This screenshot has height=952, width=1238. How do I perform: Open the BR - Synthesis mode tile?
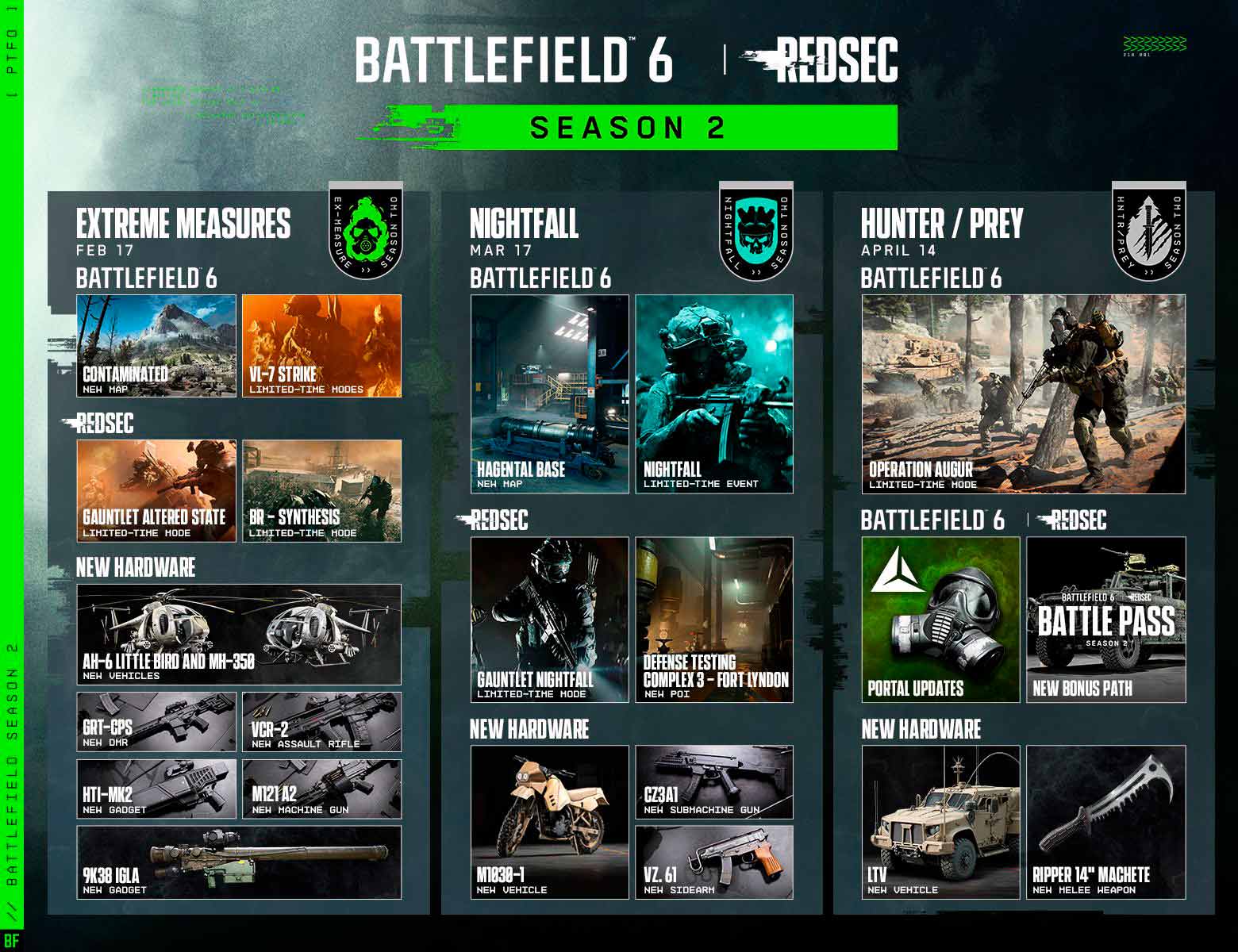(321, 491)
